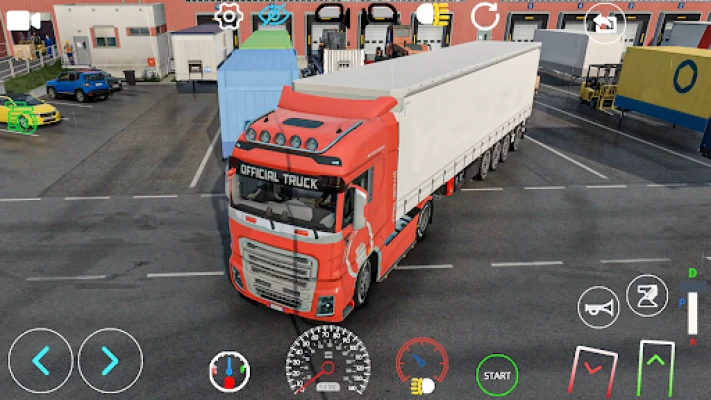Steer right with the right arrow

[x=110, y=360]
